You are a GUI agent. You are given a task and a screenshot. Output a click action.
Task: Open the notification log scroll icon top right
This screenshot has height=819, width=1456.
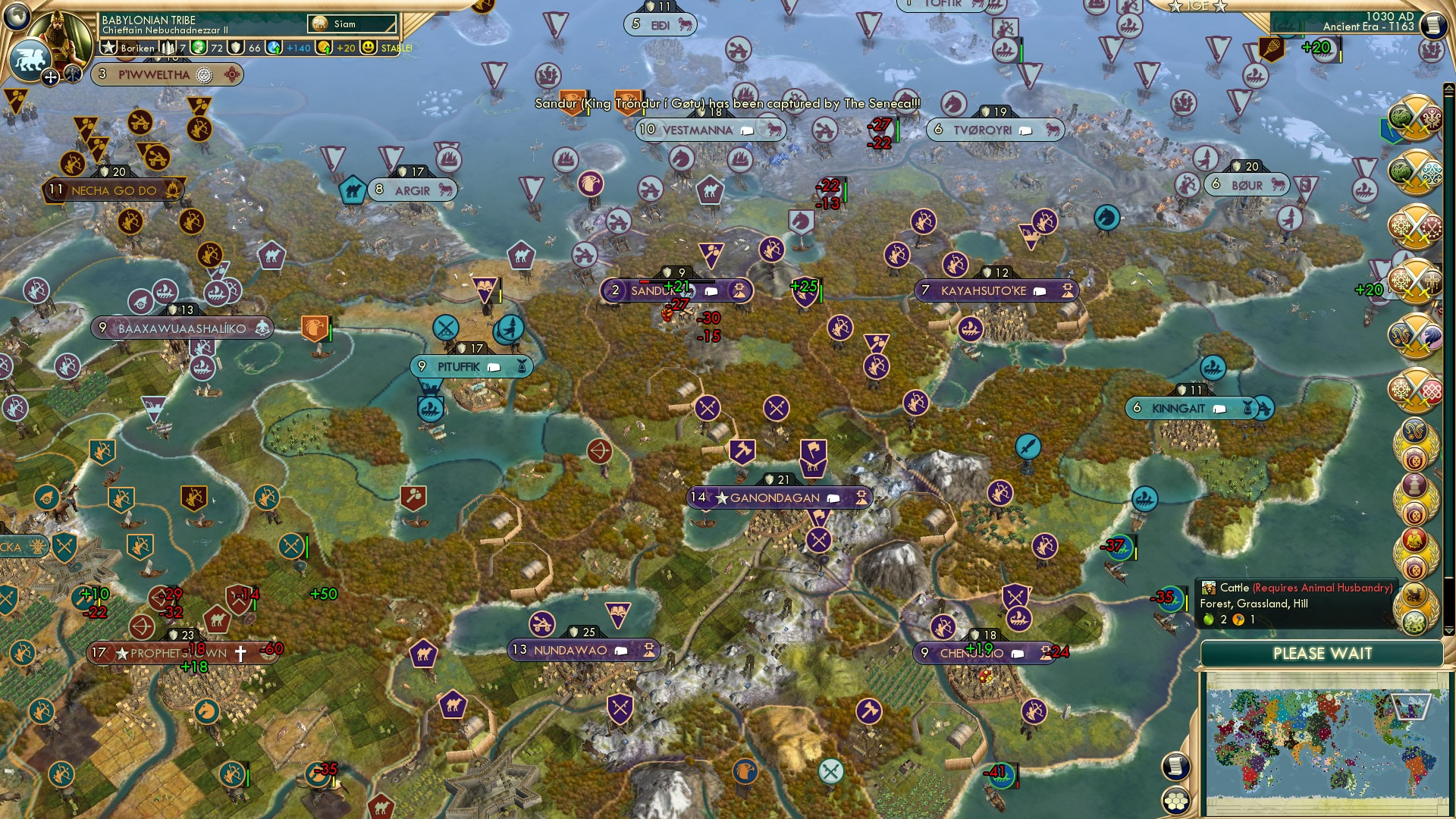point(1432,24)
